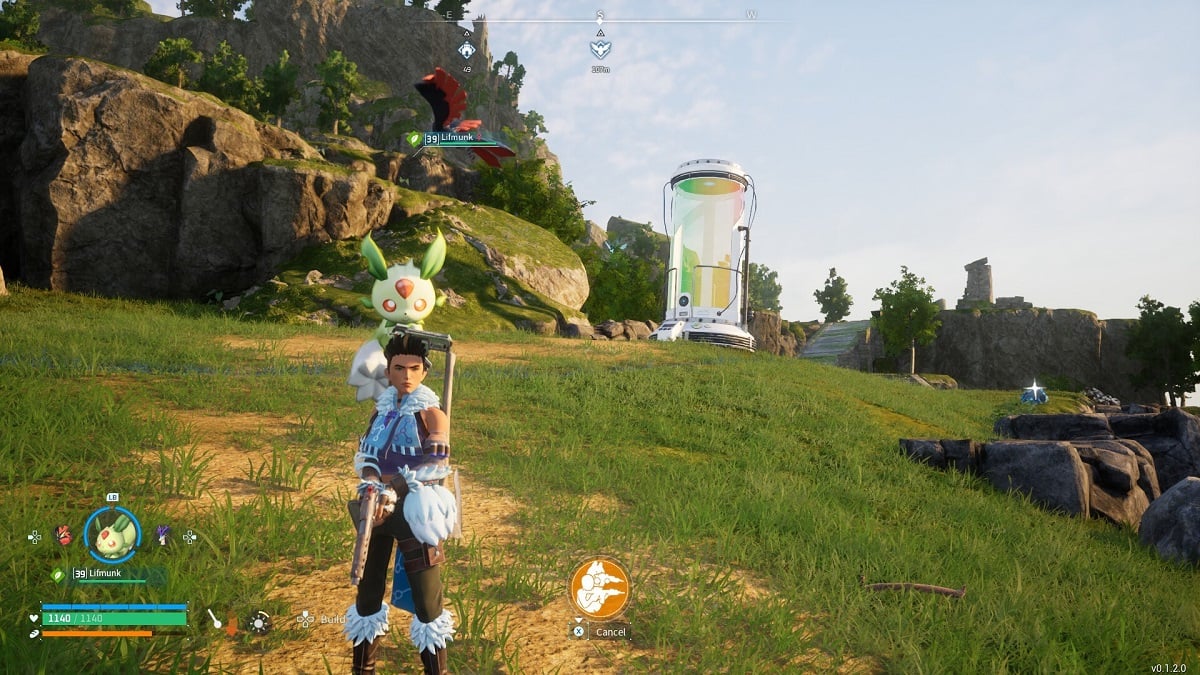Click the sun time-of-day indicator

coord(259,622)
